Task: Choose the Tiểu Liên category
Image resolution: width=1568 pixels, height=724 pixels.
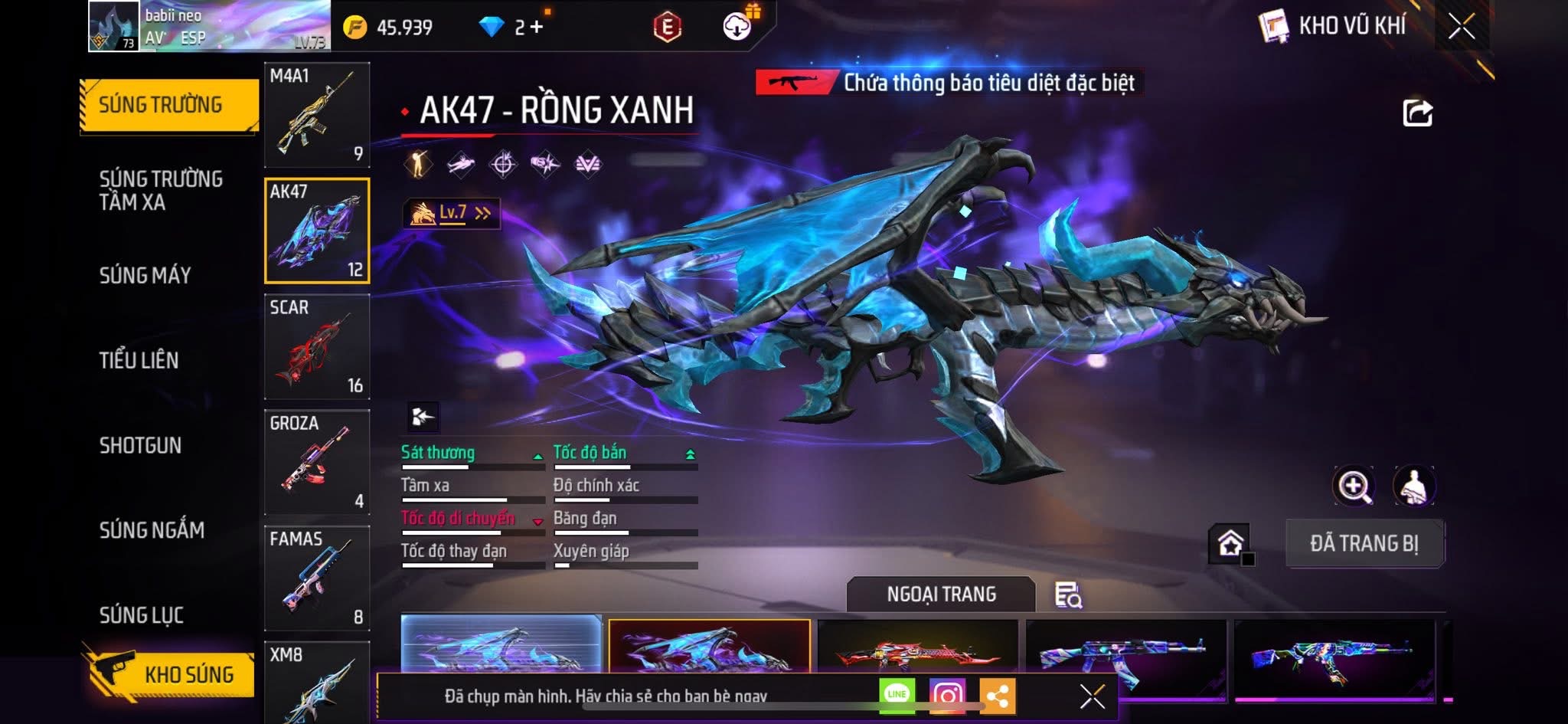Action: coord(139,360)
